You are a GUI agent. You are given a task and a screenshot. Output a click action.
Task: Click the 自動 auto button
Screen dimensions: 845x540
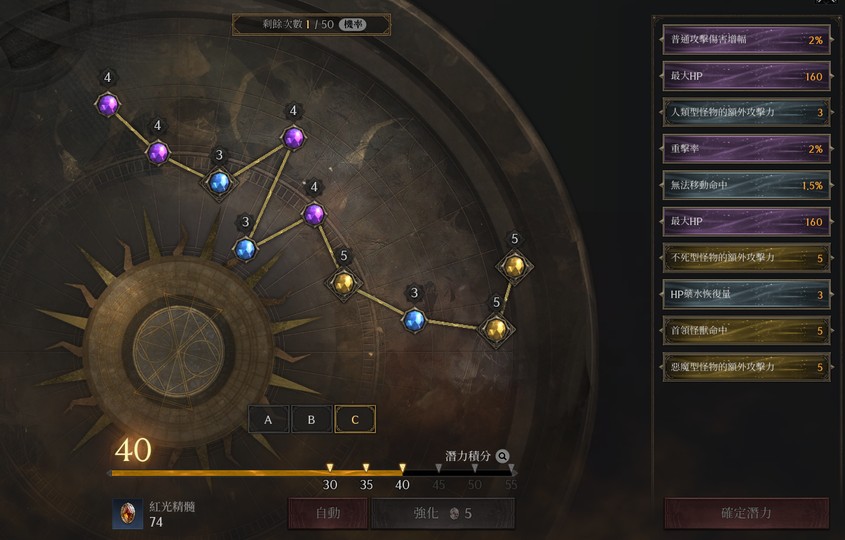[x=327, y=513]
